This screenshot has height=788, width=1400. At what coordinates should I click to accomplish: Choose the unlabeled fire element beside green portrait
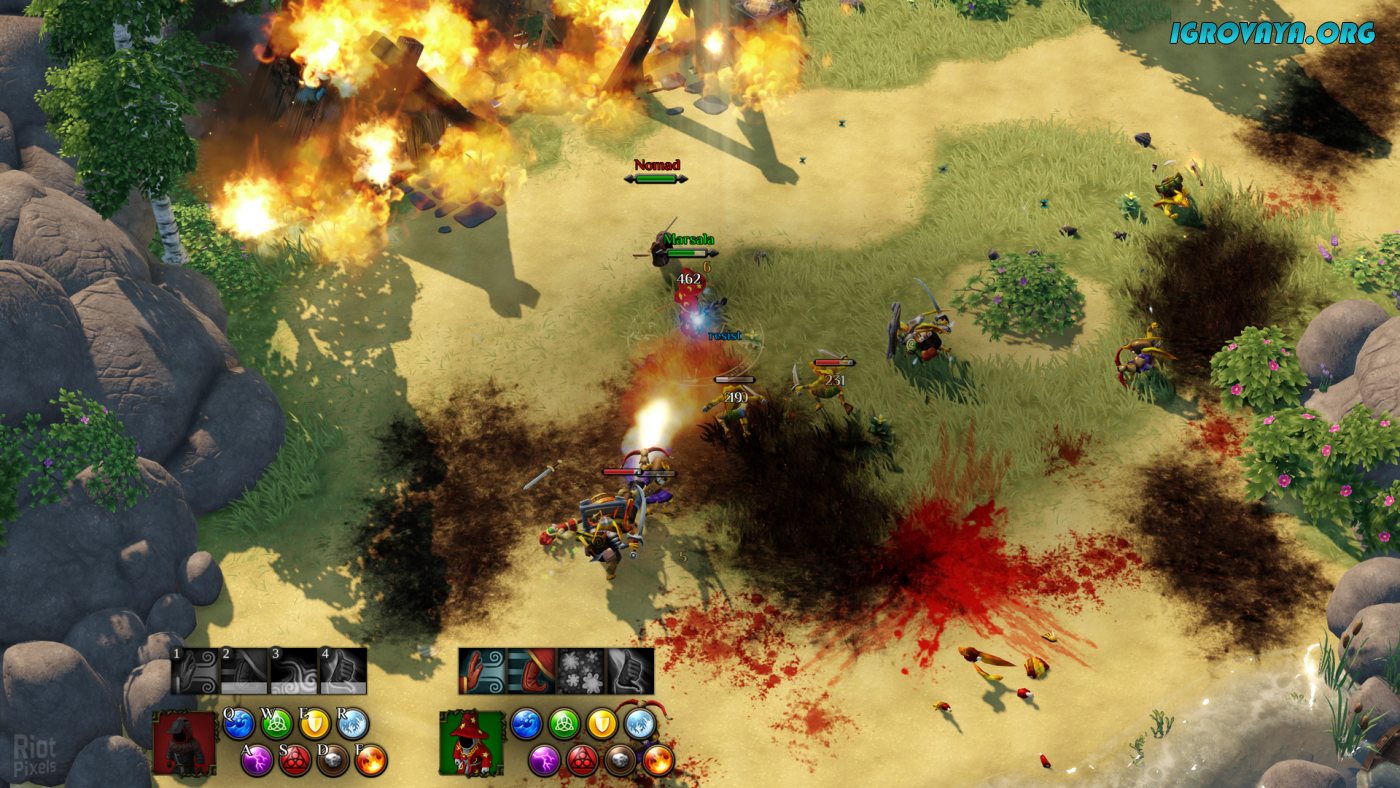point(658,761)
